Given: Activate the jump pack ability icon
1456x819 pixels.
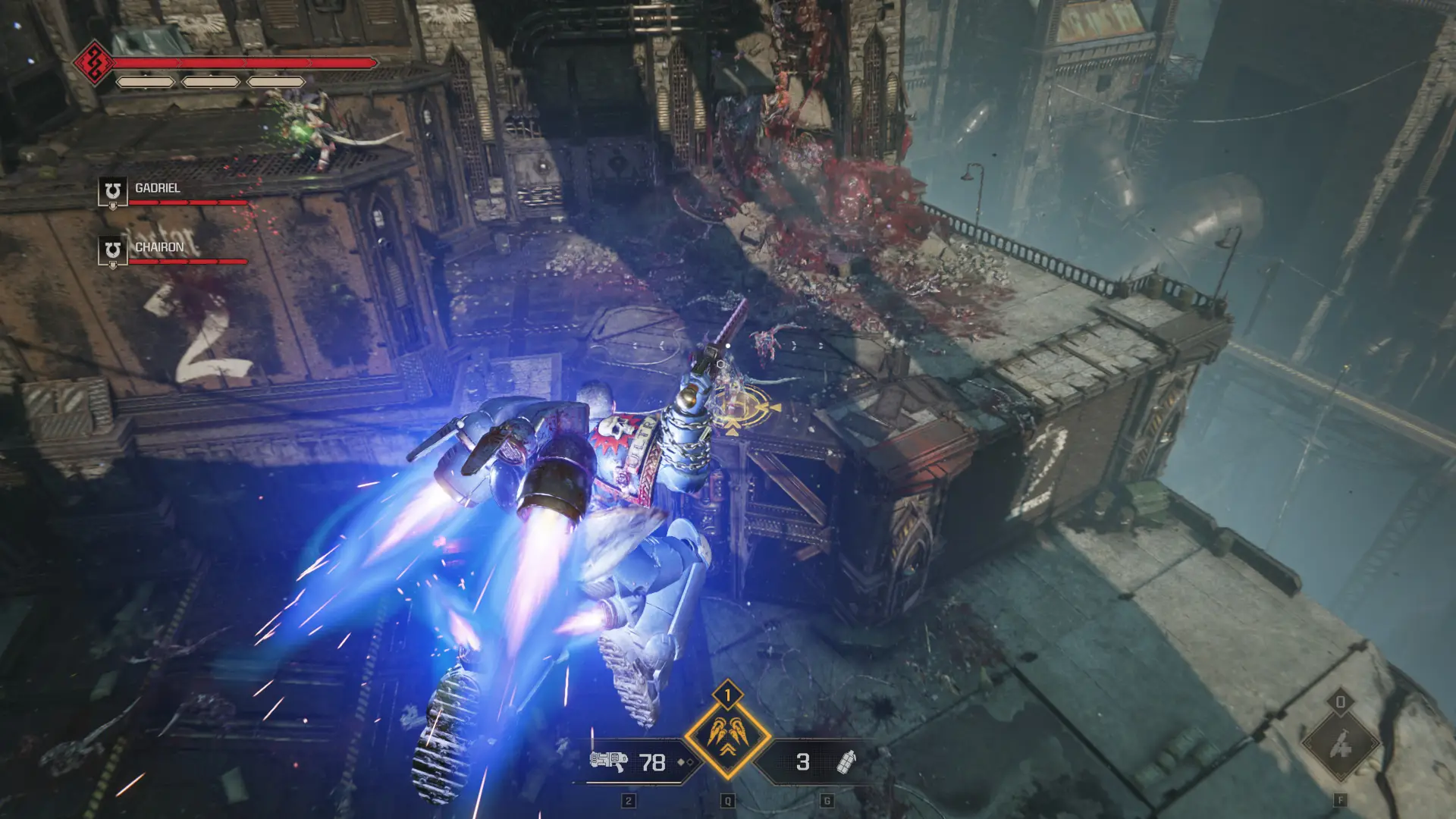Looking at the screenshot, I should click(x=727, y=738).
